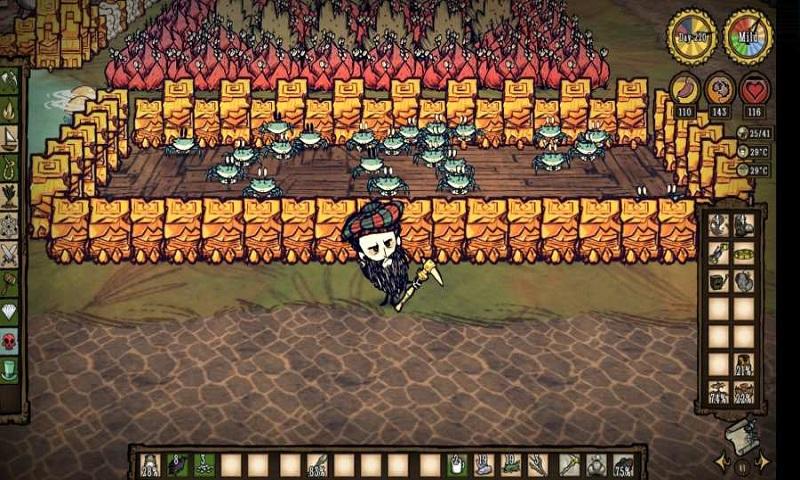Open the Refine diamond crafting tab
800x480 pixels.
point(12,312)
